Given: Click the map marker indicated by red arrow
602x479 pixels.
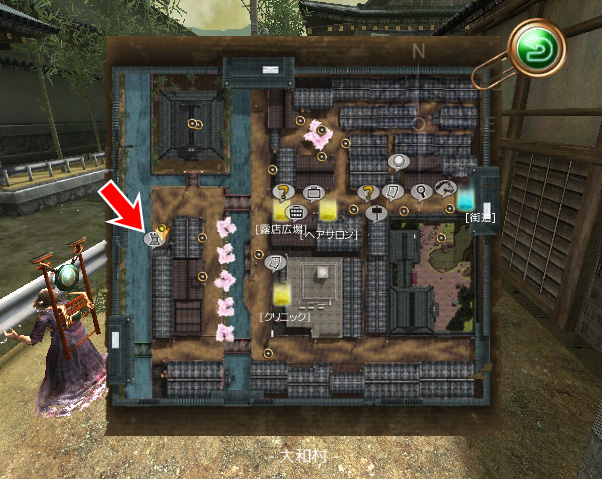Looking at the screenshot, I should [155, 237].
